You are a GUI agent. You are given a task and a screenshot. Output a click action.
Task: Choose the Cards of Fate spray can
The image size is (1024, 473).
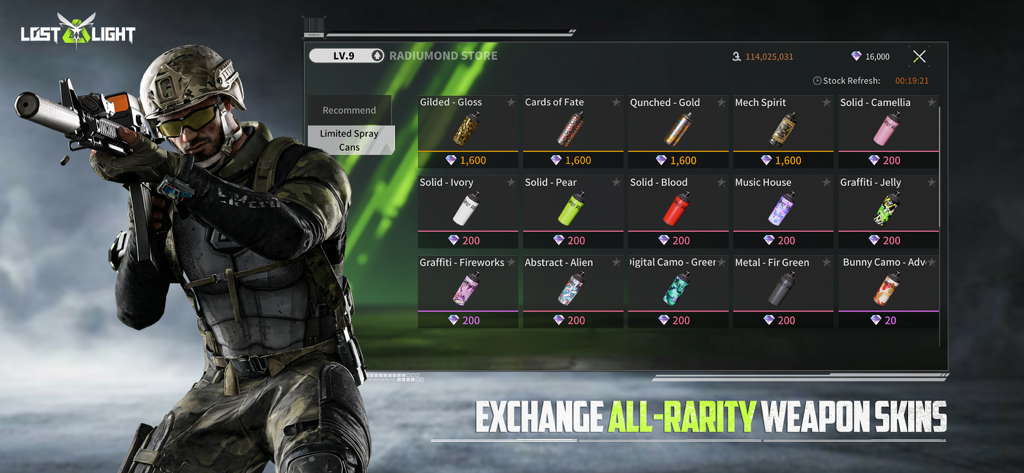point(572,130)
